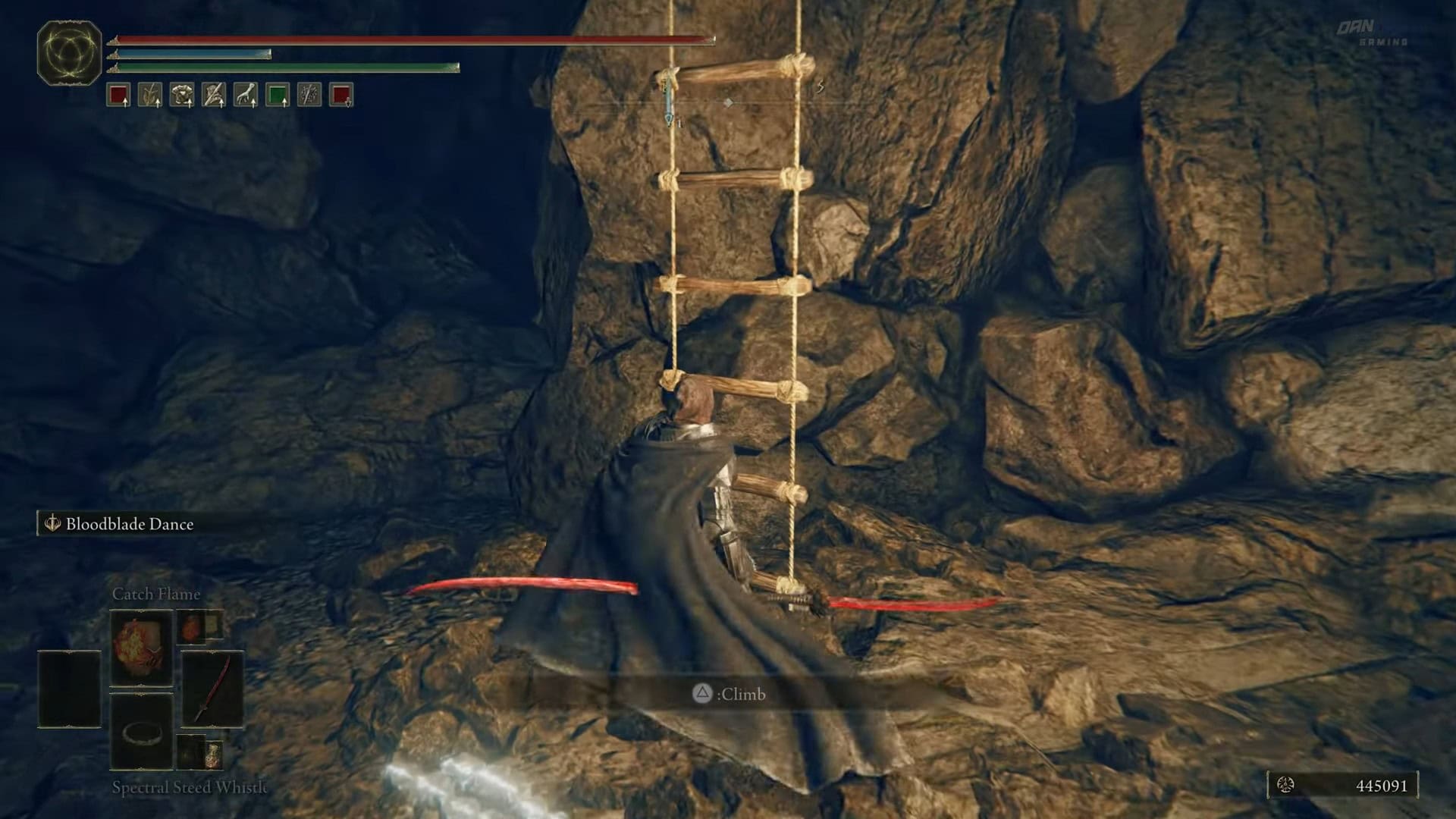Select the Spectral Steed Whistle item slot

tap(141, 733)
